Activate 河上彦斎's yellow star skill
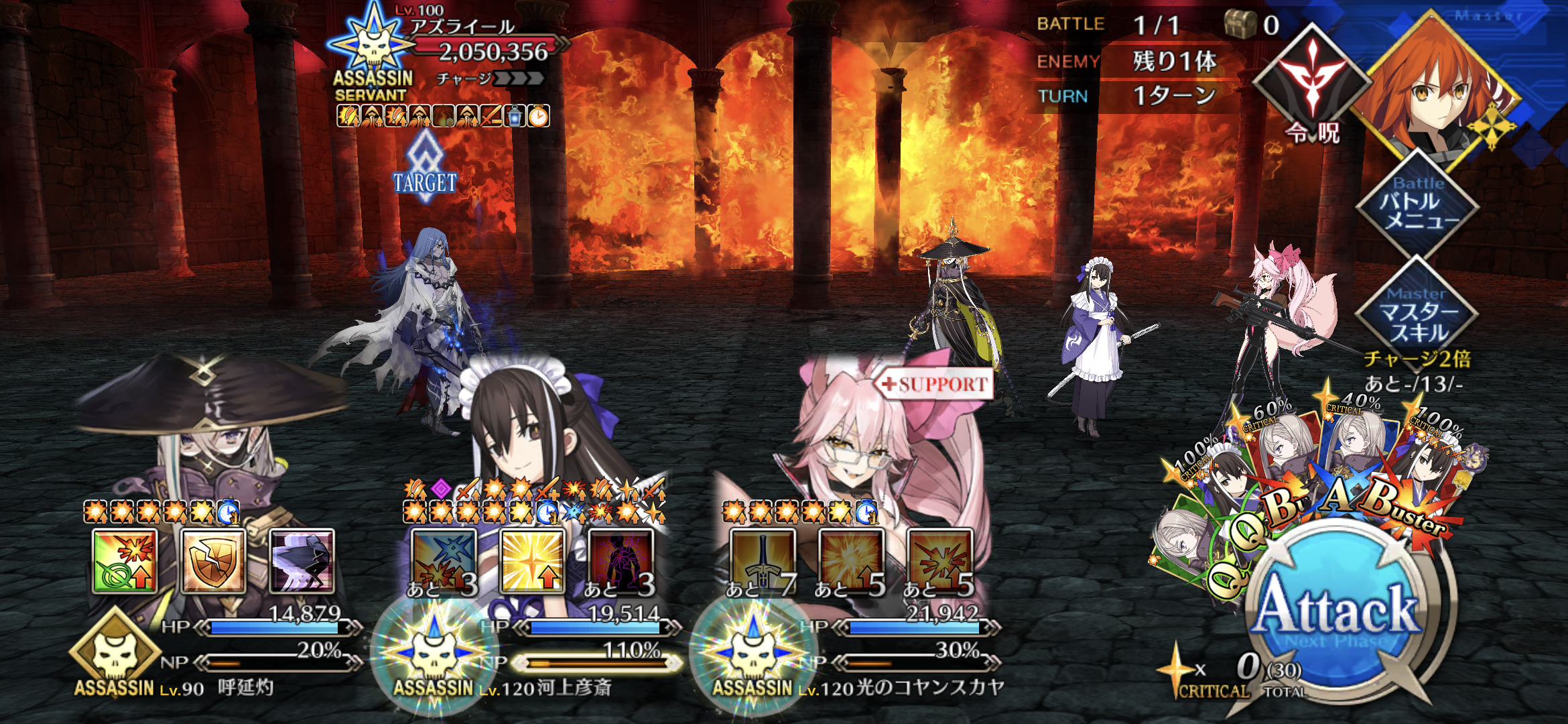This screenshot has width=1568, height=724. (x=532, y=562)
